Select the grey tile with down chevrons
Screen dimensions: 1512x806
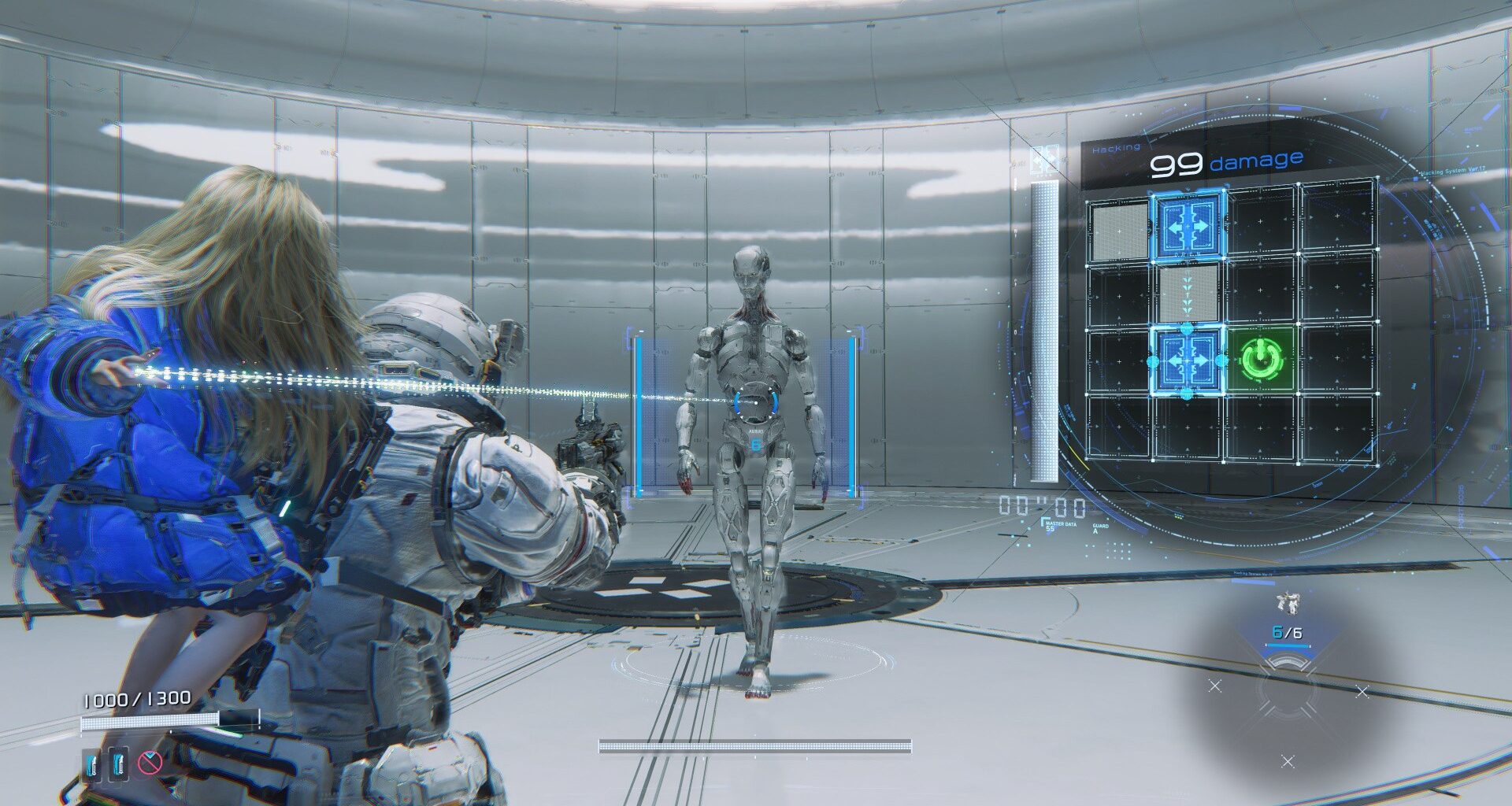tap(1188, 294)
